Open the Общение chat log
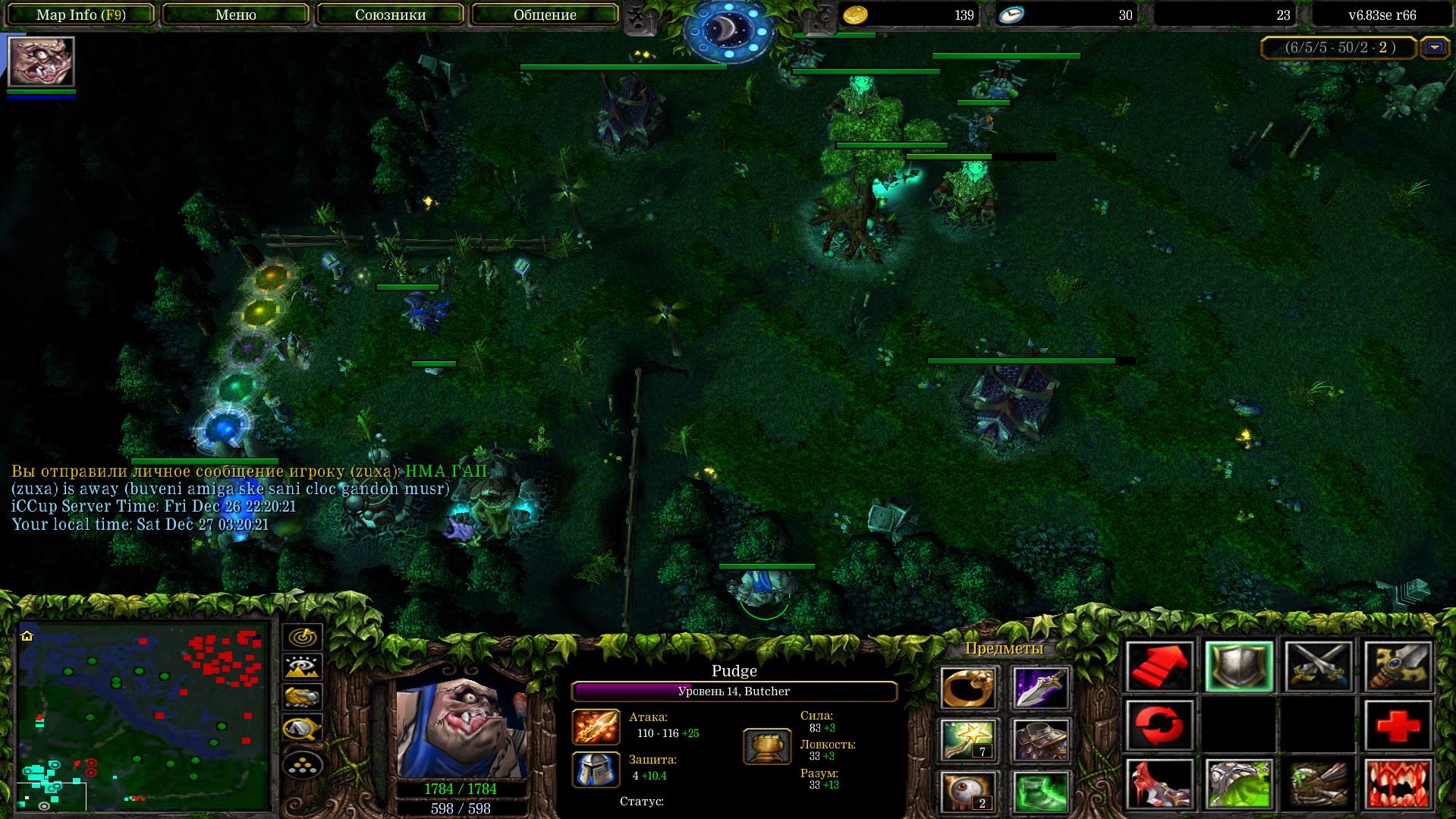 click(545, 14)
